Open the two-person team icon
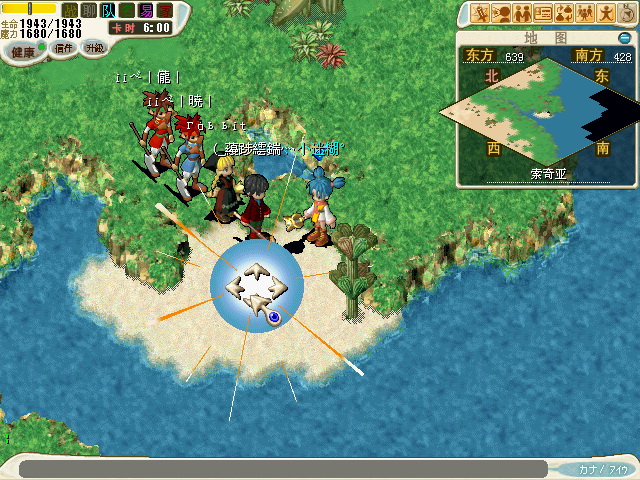The image size is (640, 480). click(522, 13)
